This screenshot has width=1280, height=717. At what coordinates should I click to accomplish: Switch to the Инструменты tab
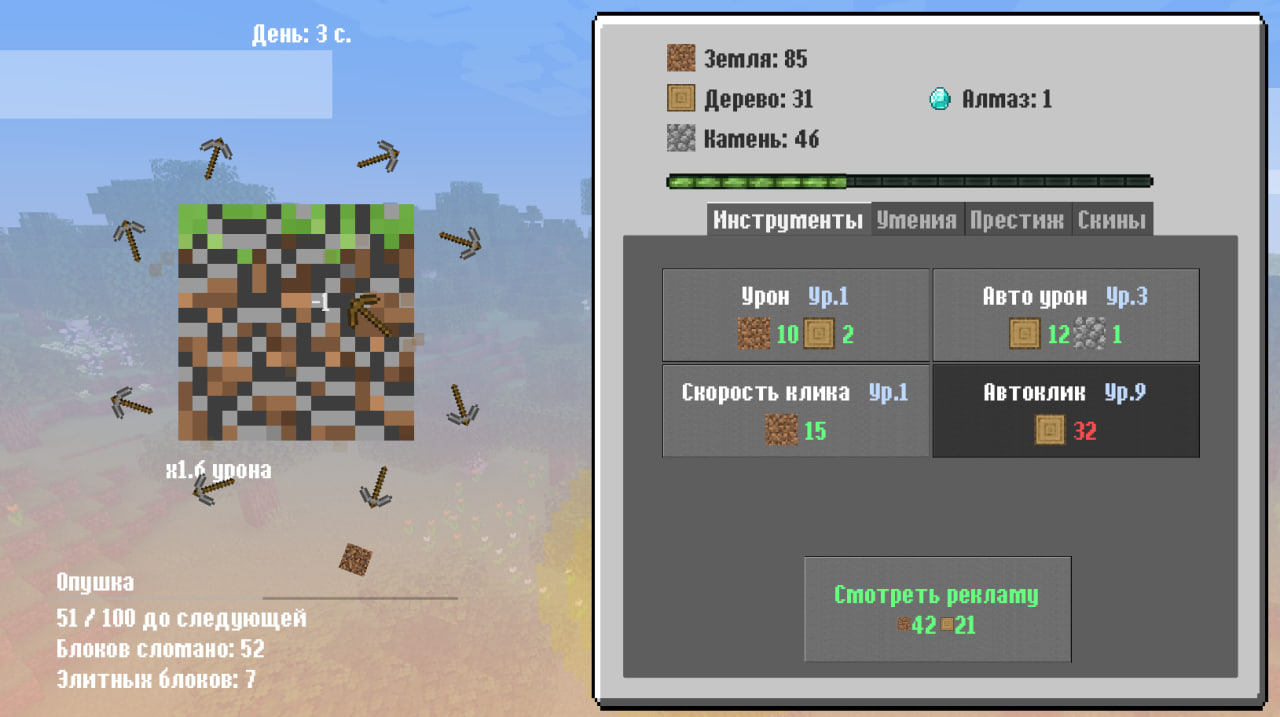pyautogui.click(x=788, y=220)
